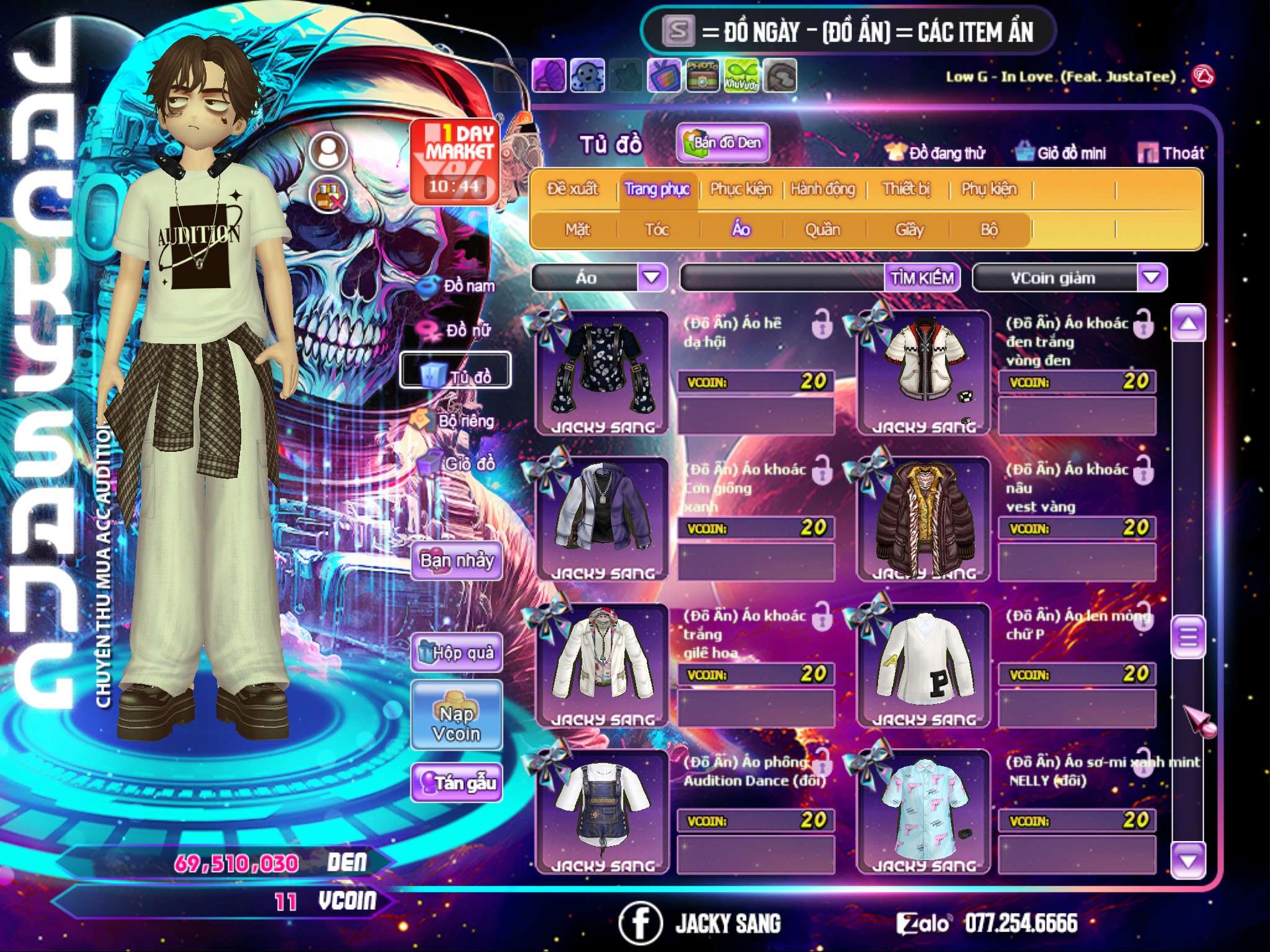1270x952 pixels.
Task: Open the Tán gẫu chat button
Action: (x=456, y=783)
